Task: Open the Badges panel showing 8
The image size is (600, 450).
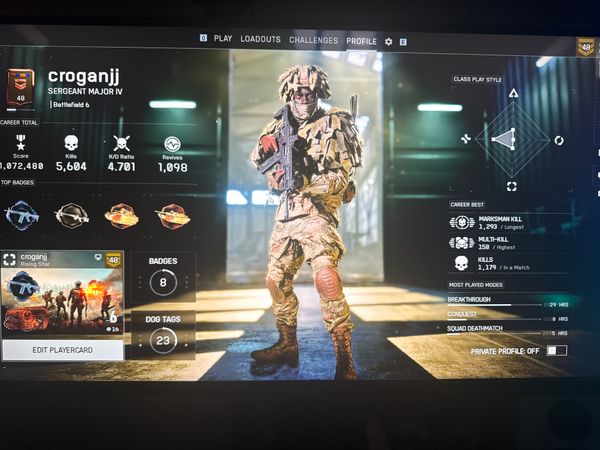Action: [x=163, y=276]
